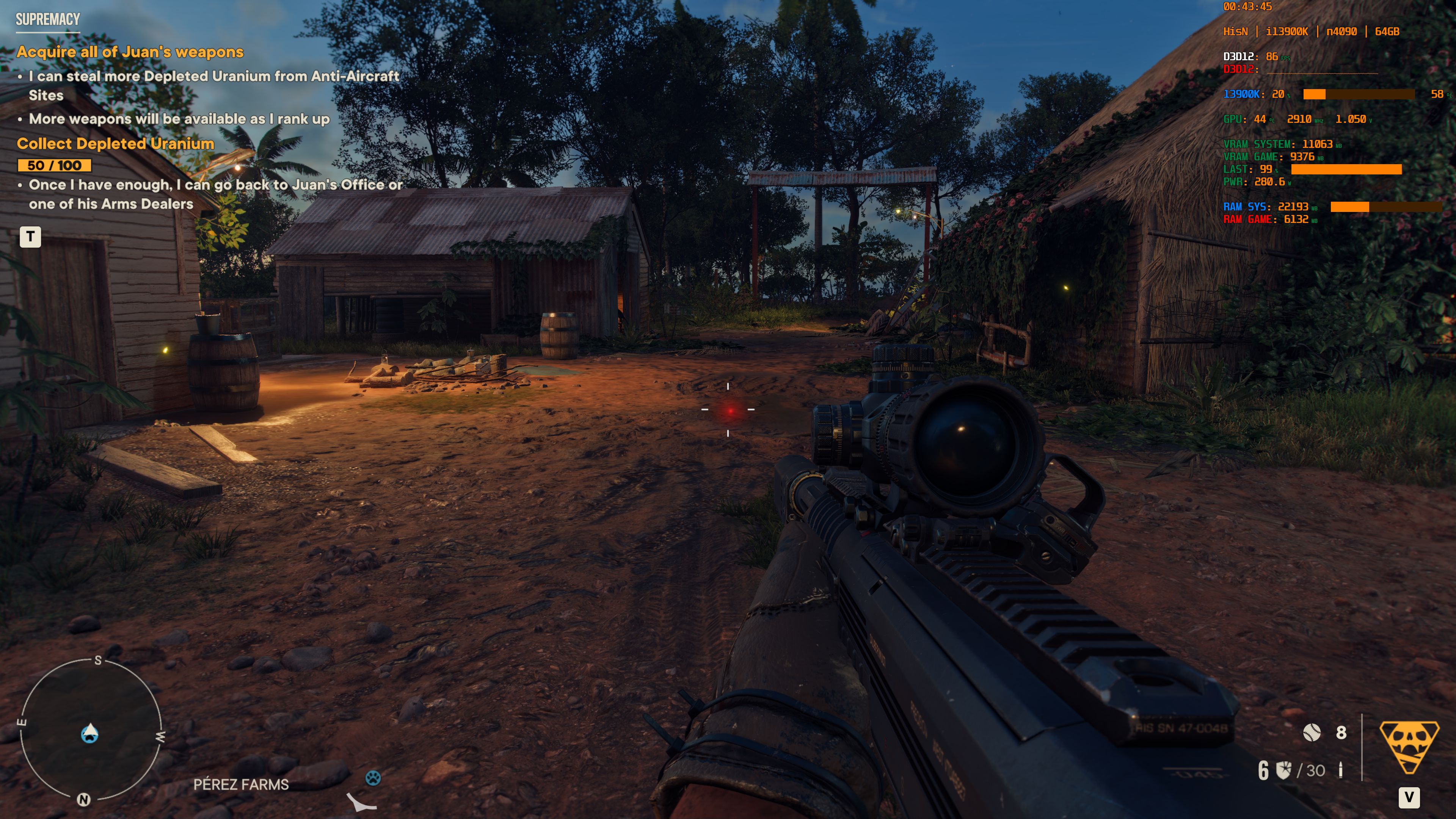Viewport: 1456px width, 819px height.
Task: Click the armor-piercing ammo shield icon
Action: pyautogui.click(x=1283, y=771)
